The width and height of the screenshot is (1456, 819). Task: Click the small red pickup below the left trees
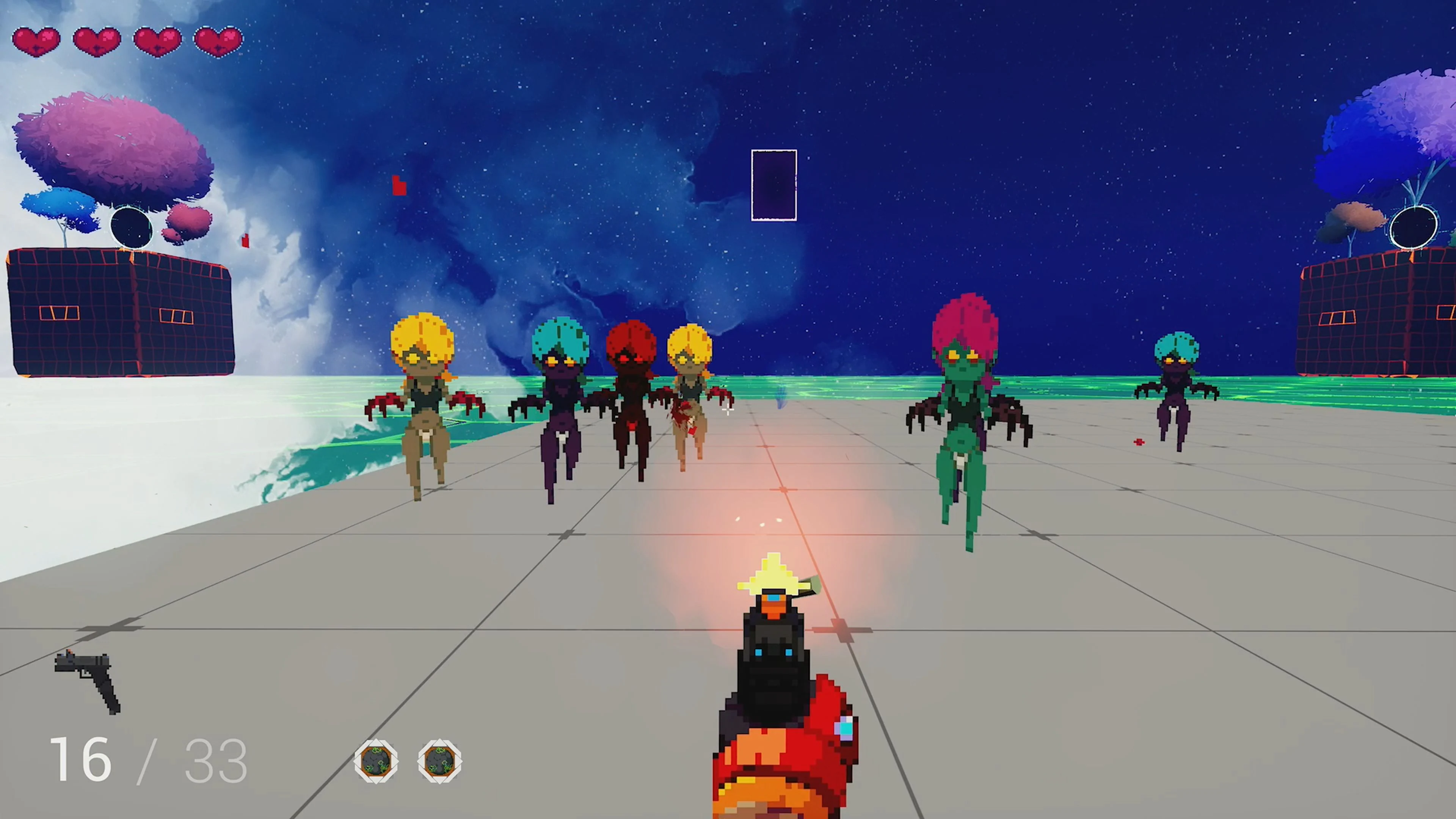click(x=245, y=241)
